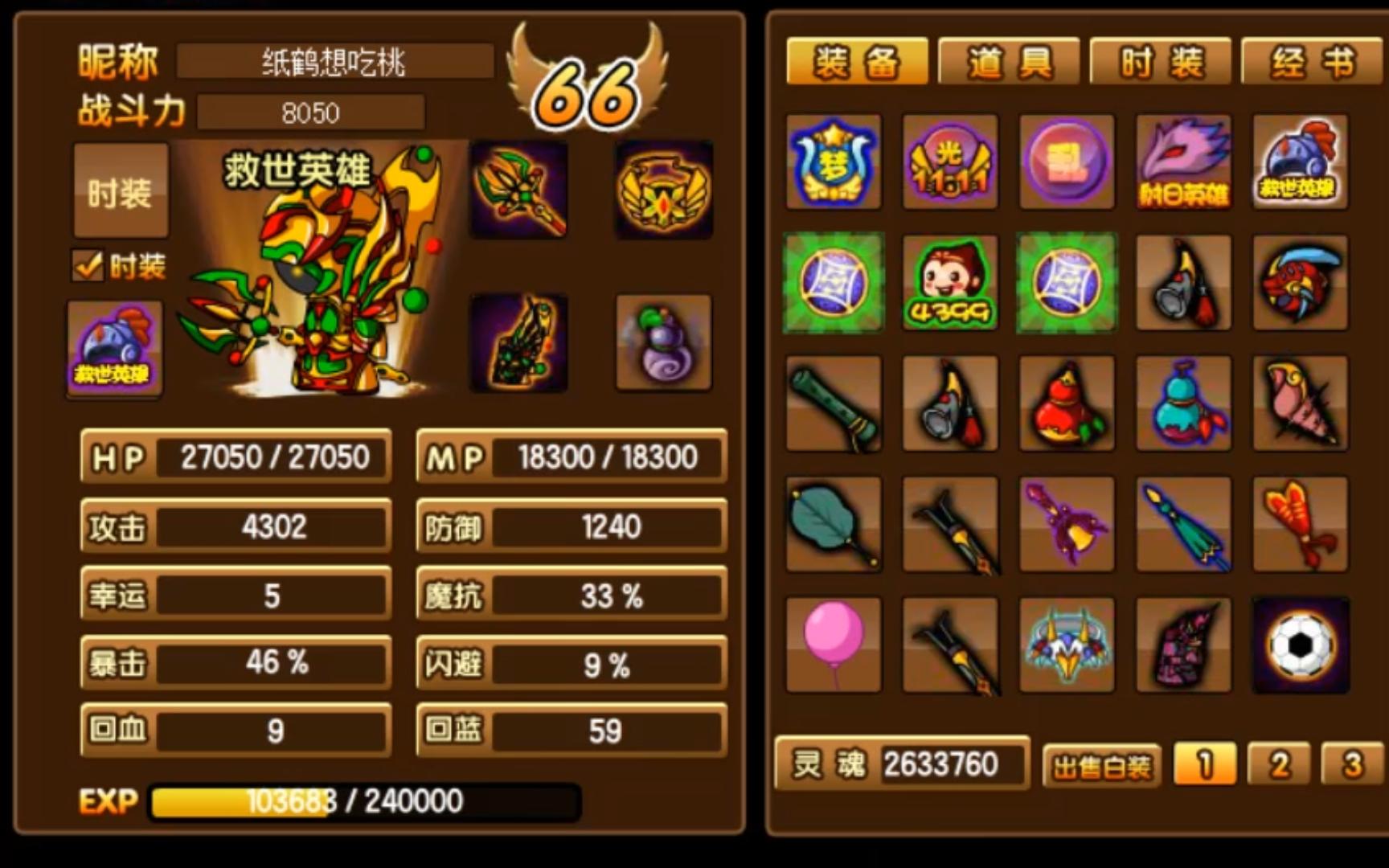Click the pink balloon item
Screen dimensions: 1389x868
pos(833,645)
